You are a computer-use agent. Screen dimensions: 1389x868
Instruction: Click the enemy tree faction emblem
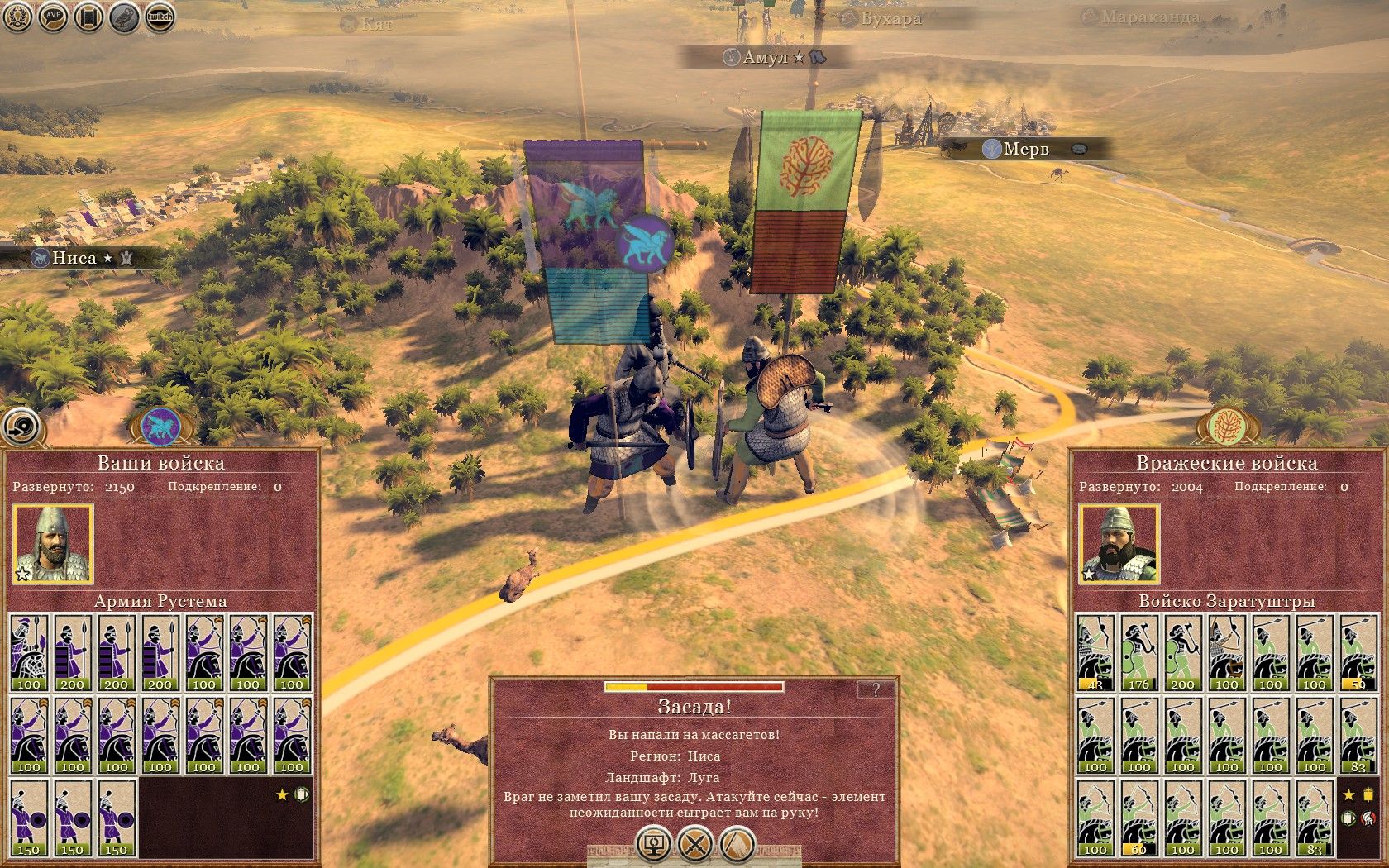[x=1227, y=427]
